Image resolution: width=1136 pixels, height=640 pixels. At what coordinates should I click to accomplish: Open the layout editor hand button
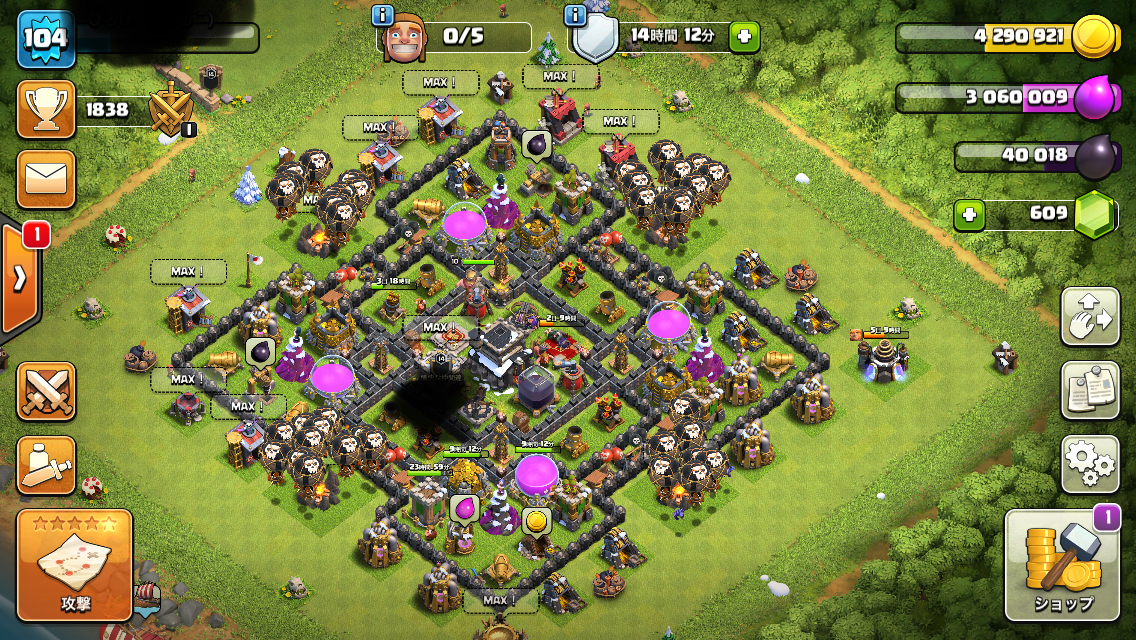pos(1089,317)
